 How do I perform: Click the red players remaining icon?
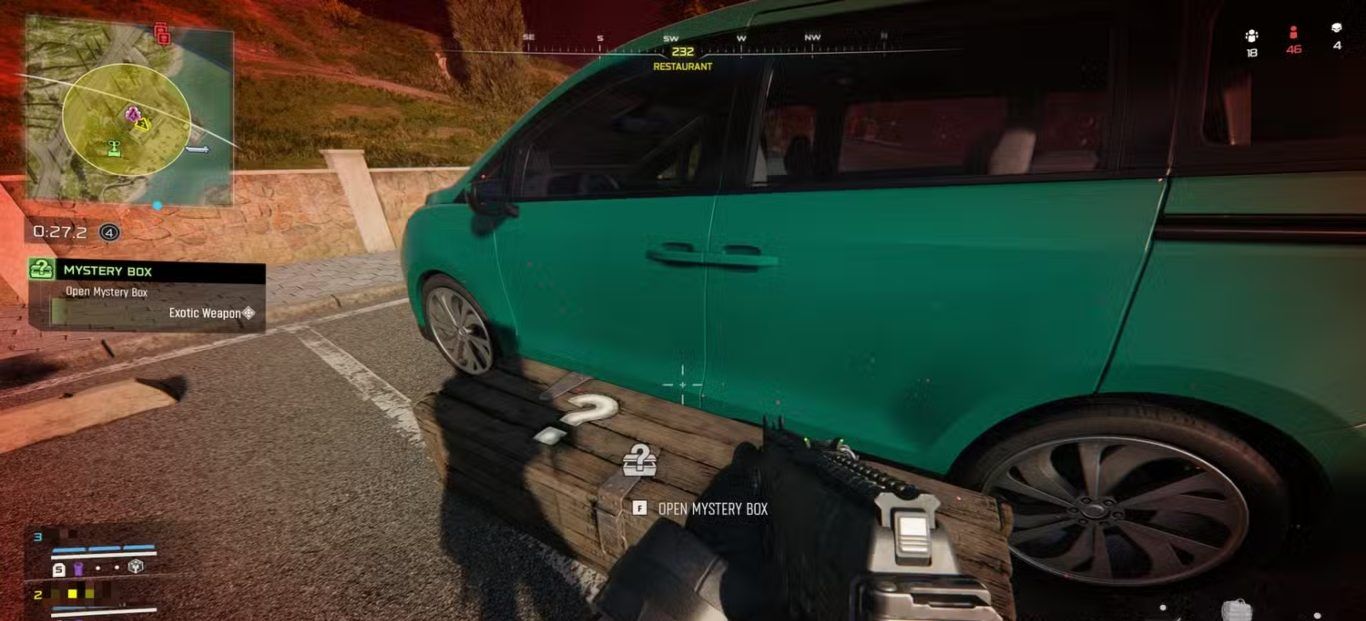coord(1294,33)
